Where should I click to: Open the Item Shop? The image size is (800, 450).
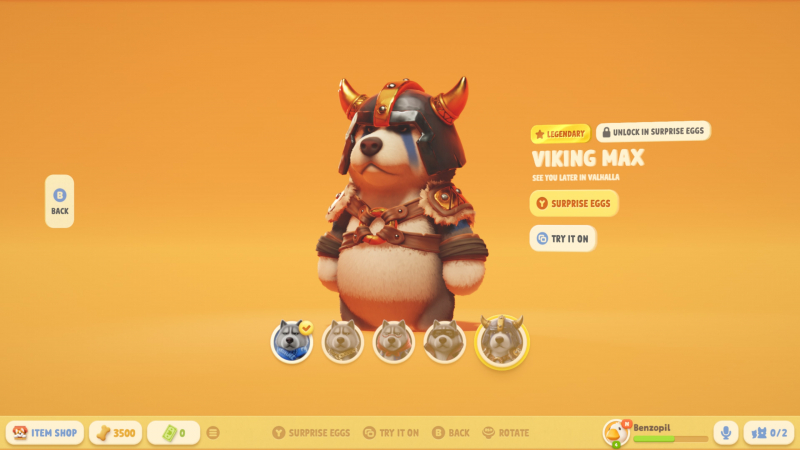pyautogui.click(x=46, y=433)
